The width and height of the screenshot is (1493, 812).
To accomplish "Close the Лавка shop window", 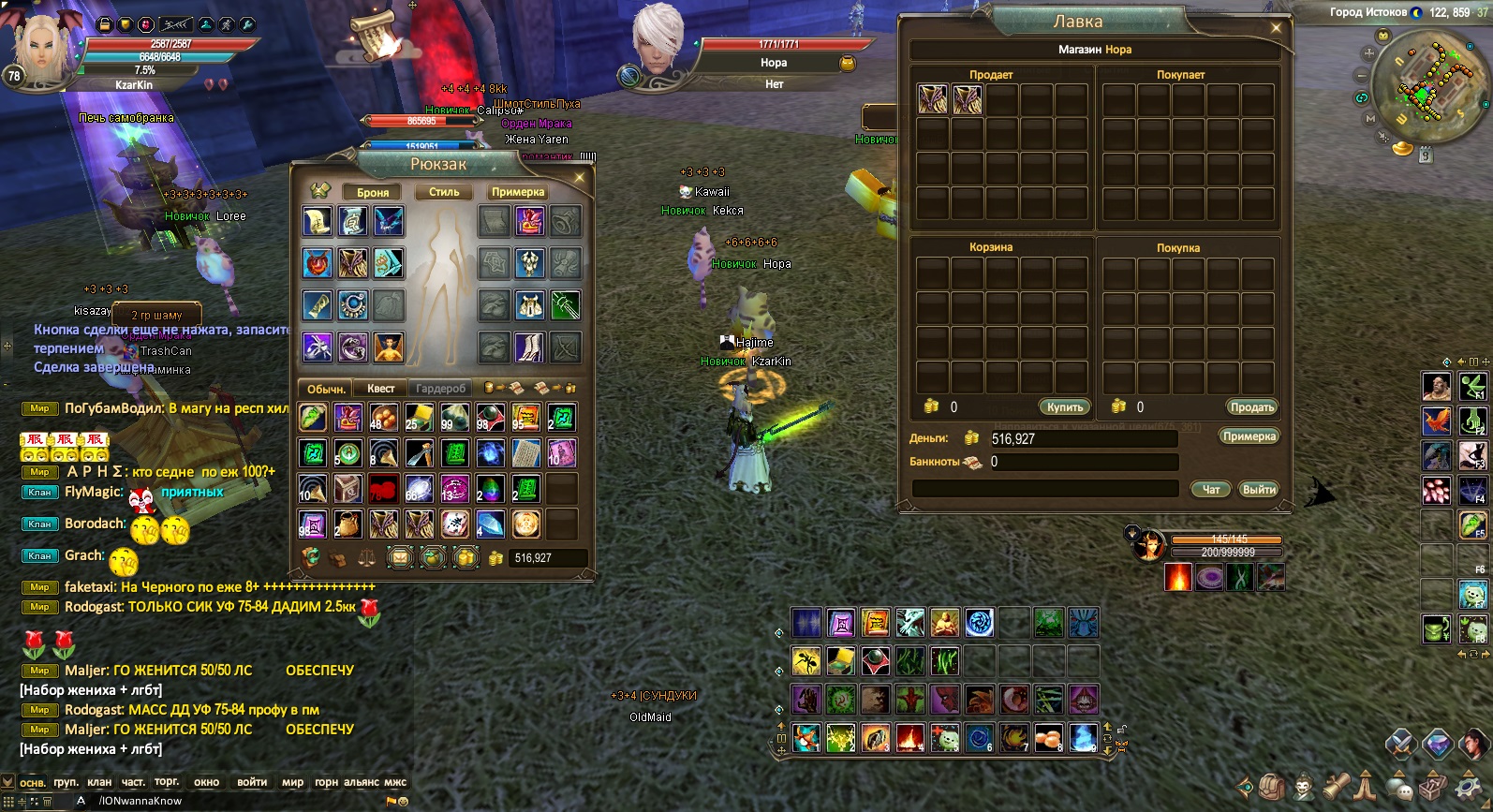I will tap(1276, 28).
